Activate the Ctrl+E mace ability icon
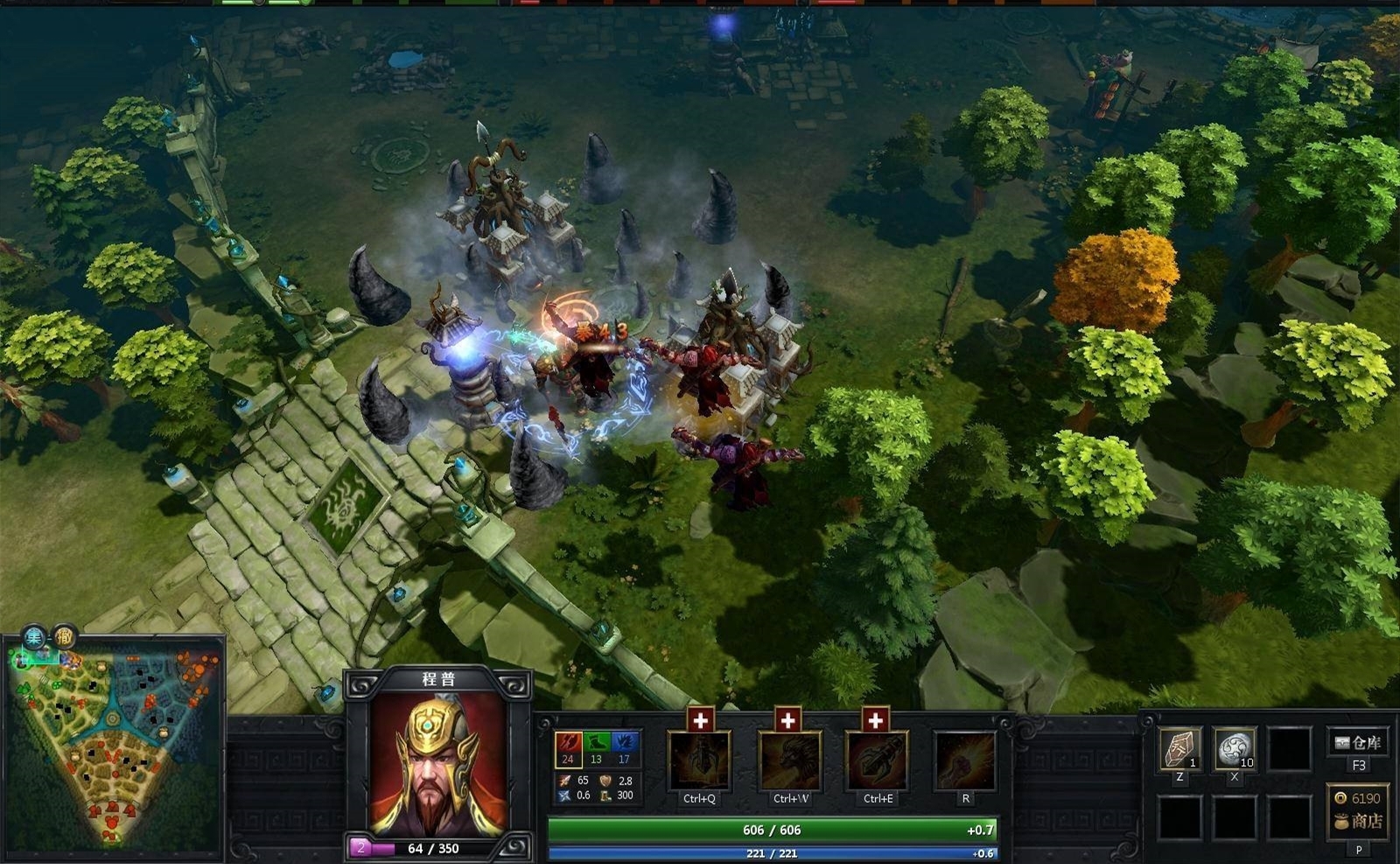Viewport: 1400px width, 864px height. click(878, 761)
